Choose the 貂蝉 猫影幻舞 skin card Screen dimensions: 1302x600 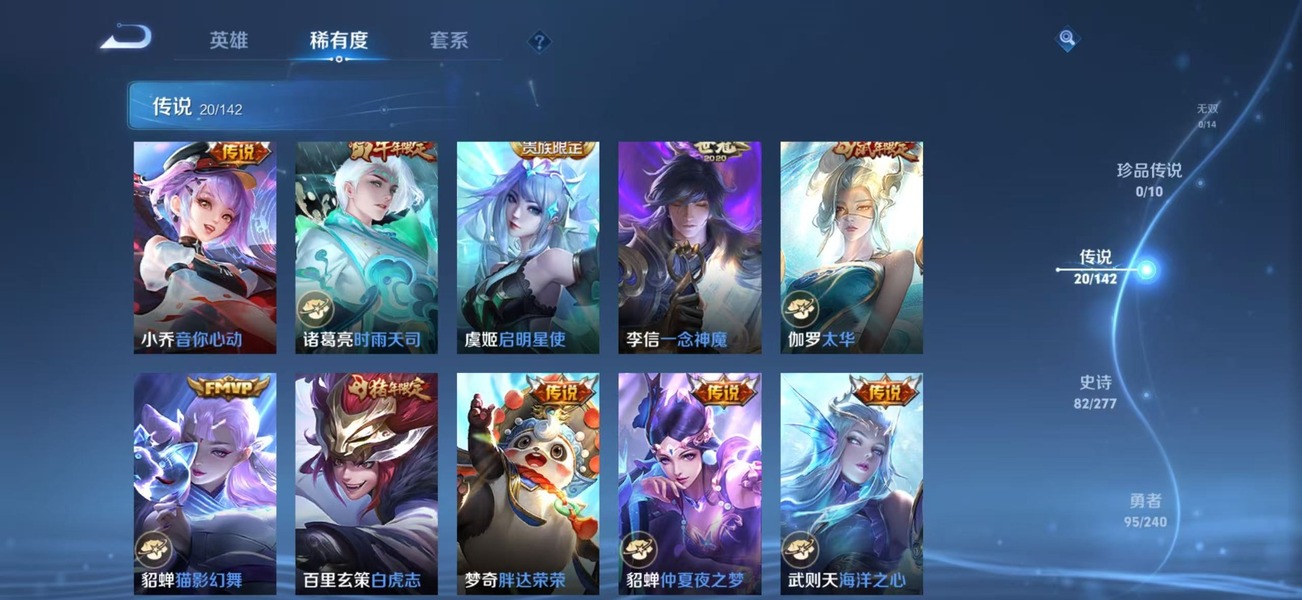pos(205,483)
